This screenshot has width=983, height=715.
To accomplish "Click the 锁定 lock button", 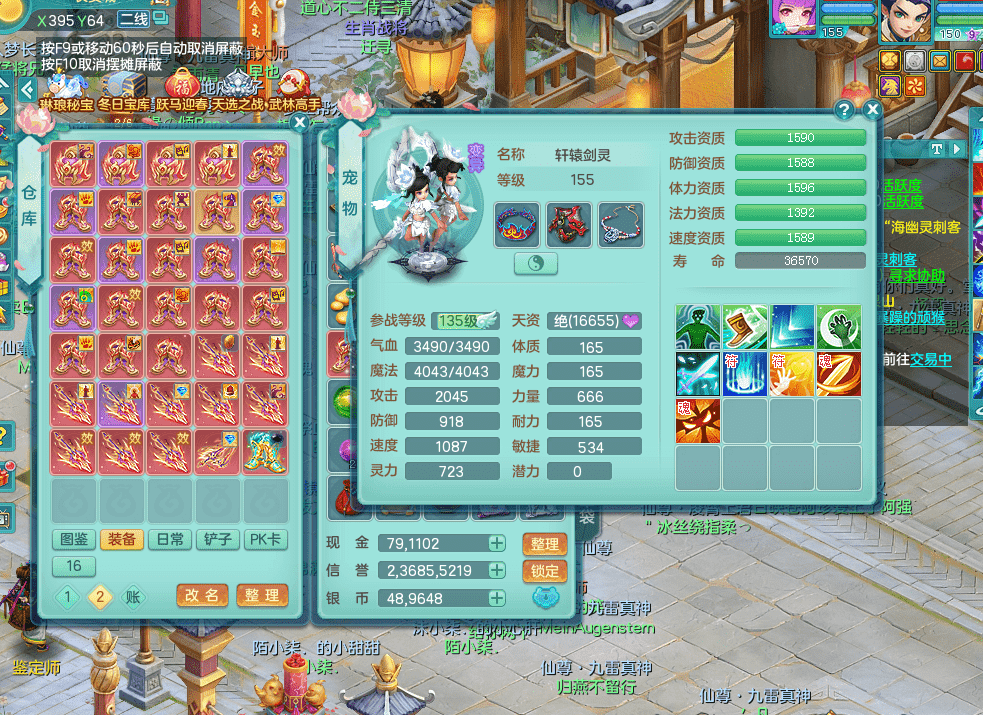I will coord(544,571).
